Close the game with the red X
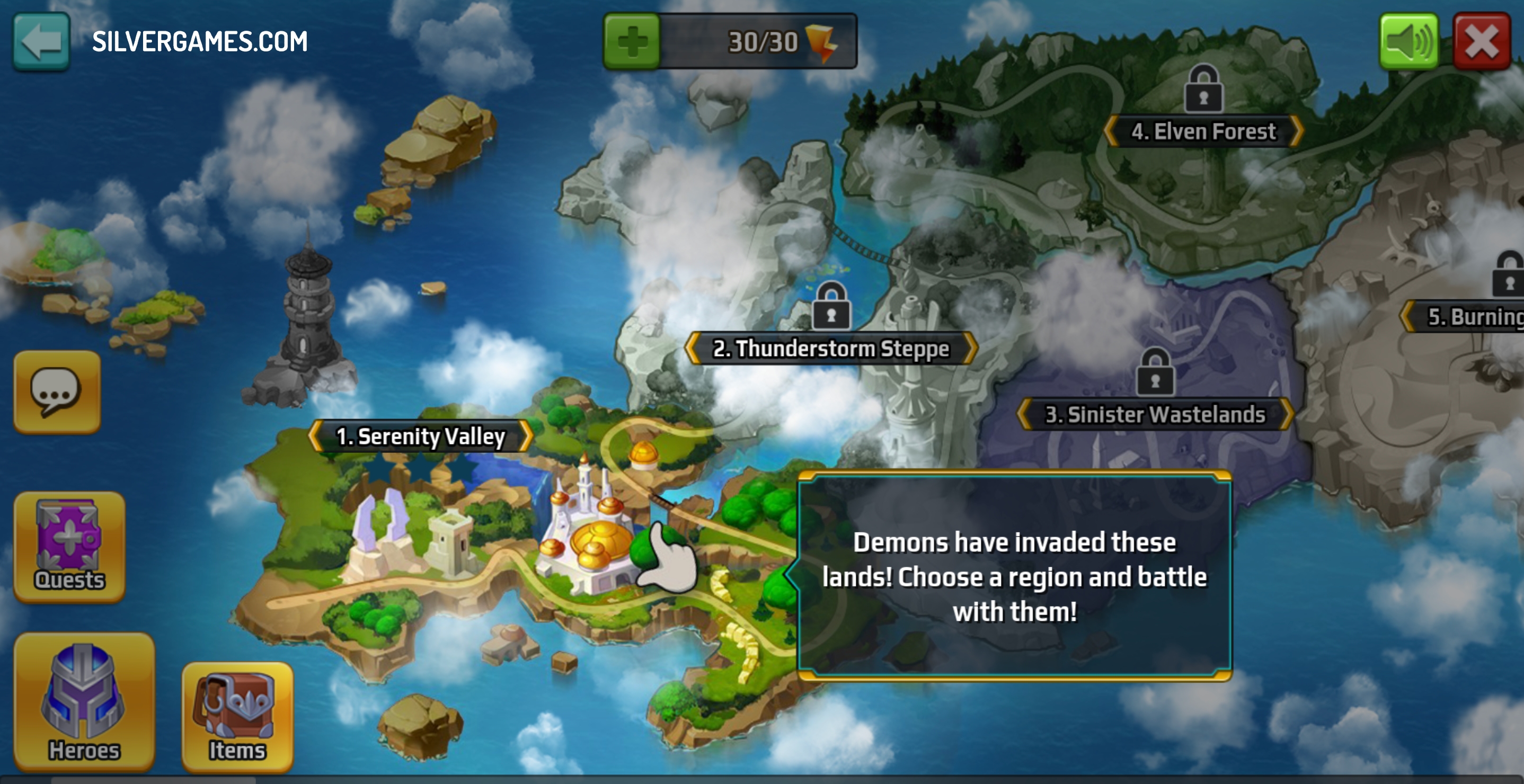 pyautogui.click(x=1482, y=41)
